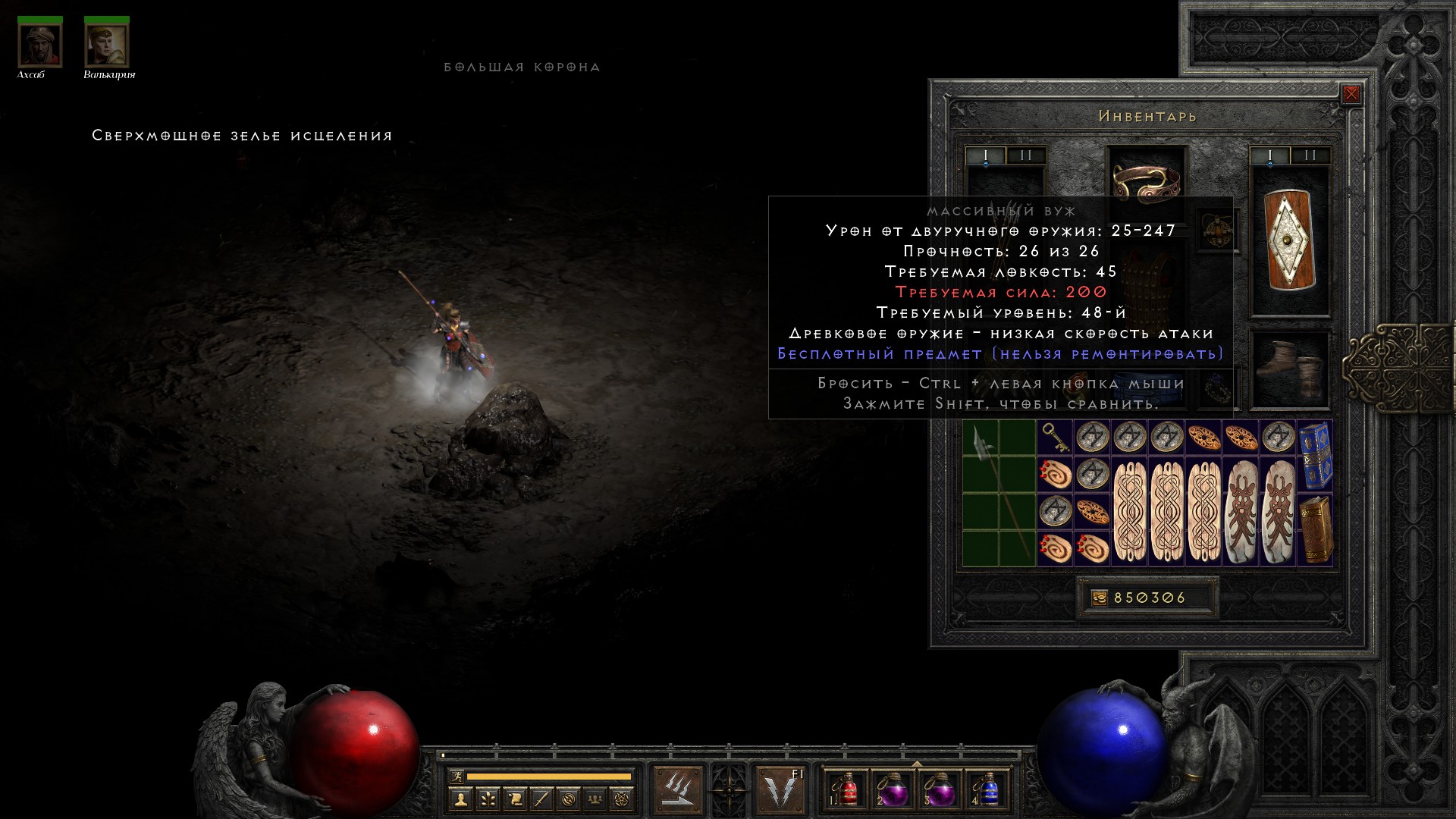Toggle the run/walk button
The height and width of the screenshot is (819, 1456).
tap(457, 776)
